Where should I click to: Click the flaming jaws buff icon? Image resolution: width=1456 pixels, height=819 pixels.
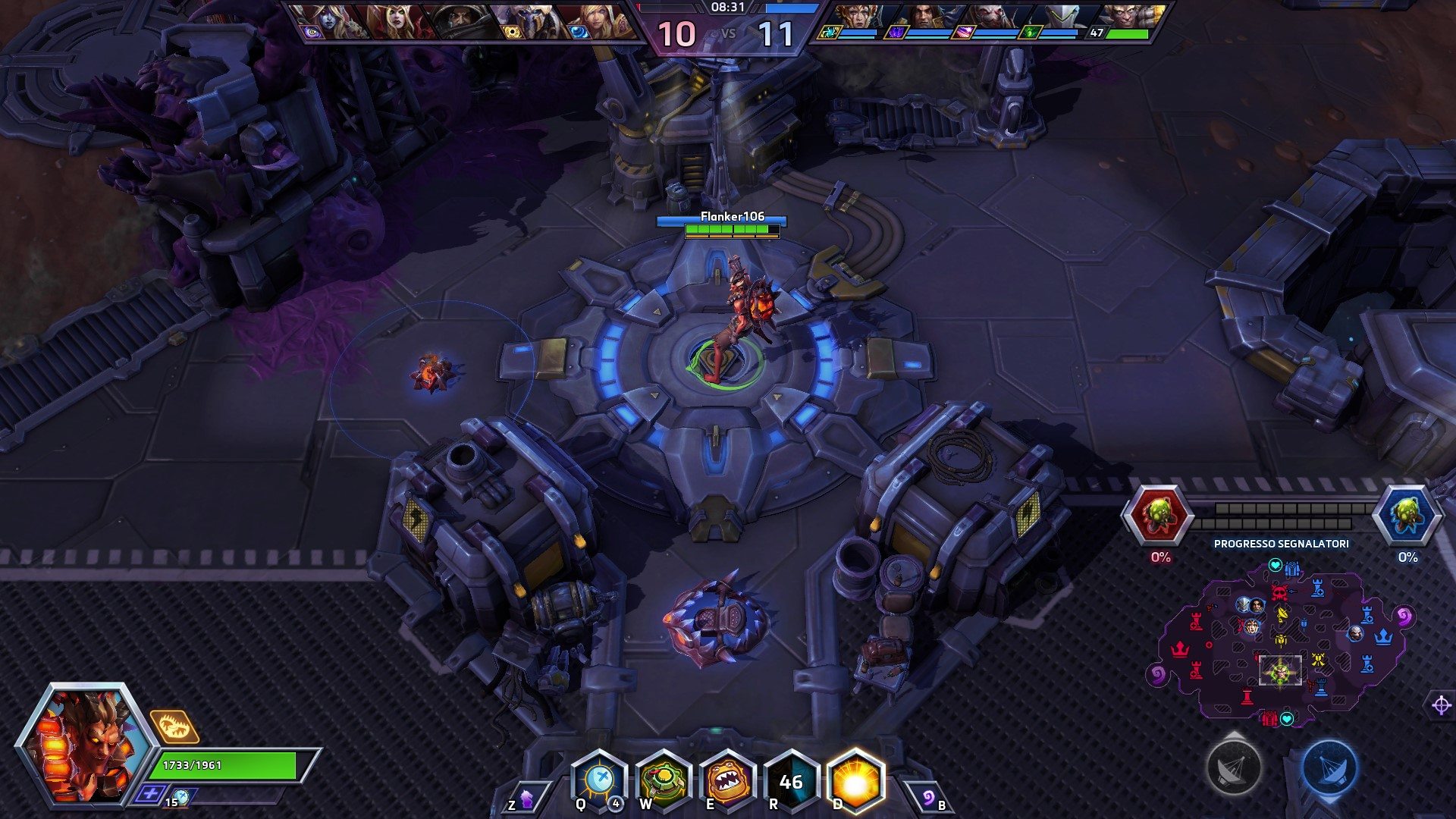(x=174, y=726)
